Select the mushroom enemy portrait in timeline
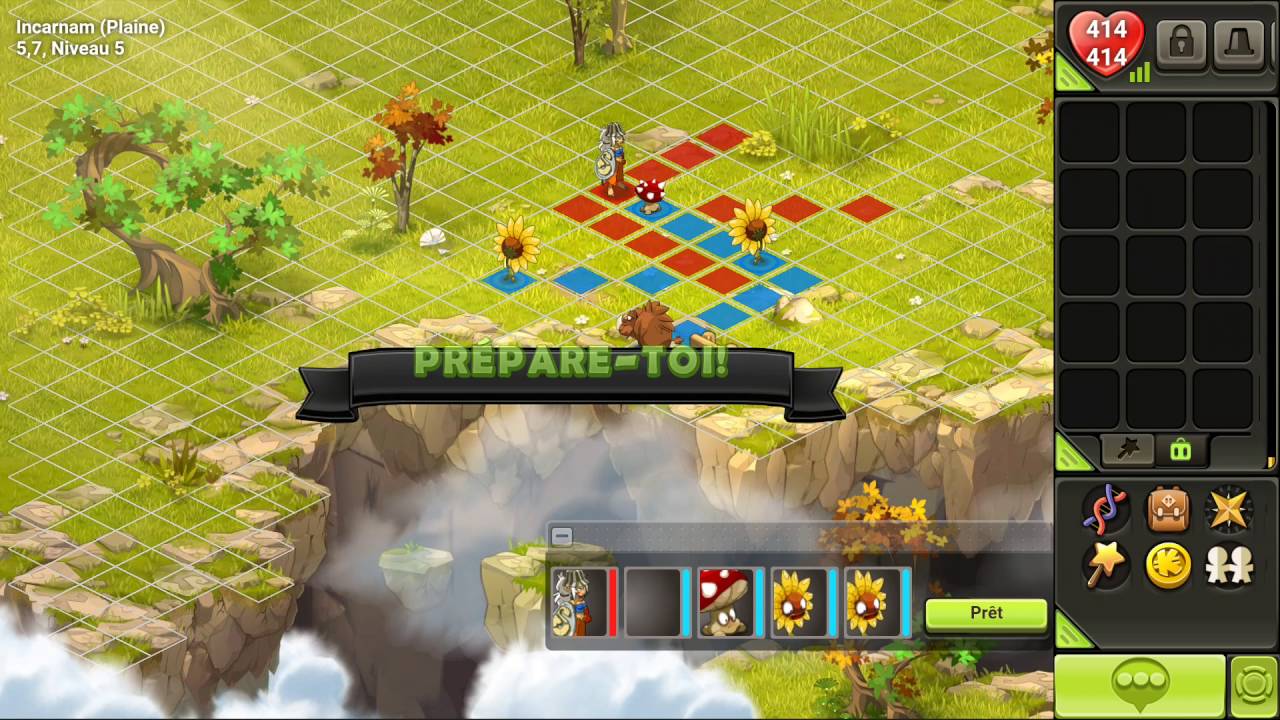This screenshot has width=1280, height=720. 725,602
